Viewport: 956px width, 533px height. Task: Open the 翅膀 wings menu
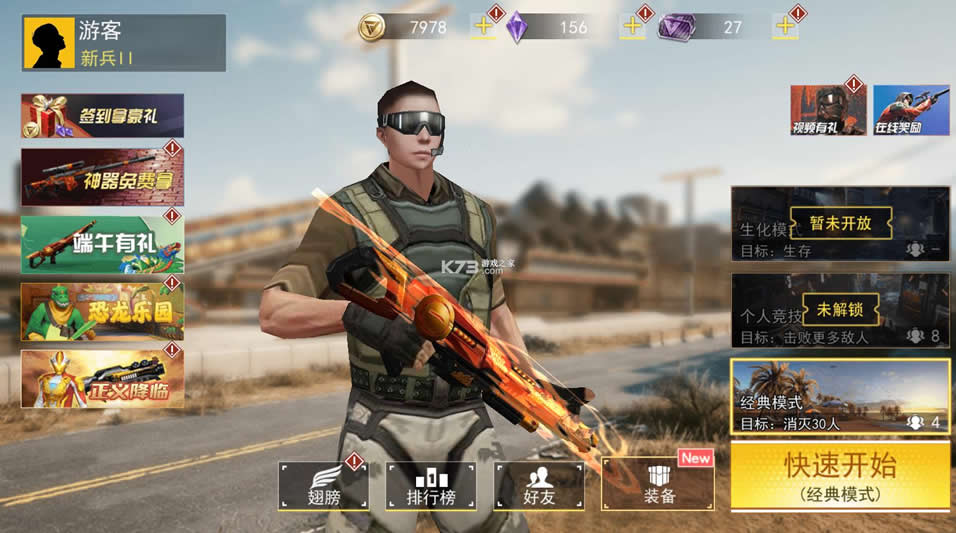click(324, 485)
